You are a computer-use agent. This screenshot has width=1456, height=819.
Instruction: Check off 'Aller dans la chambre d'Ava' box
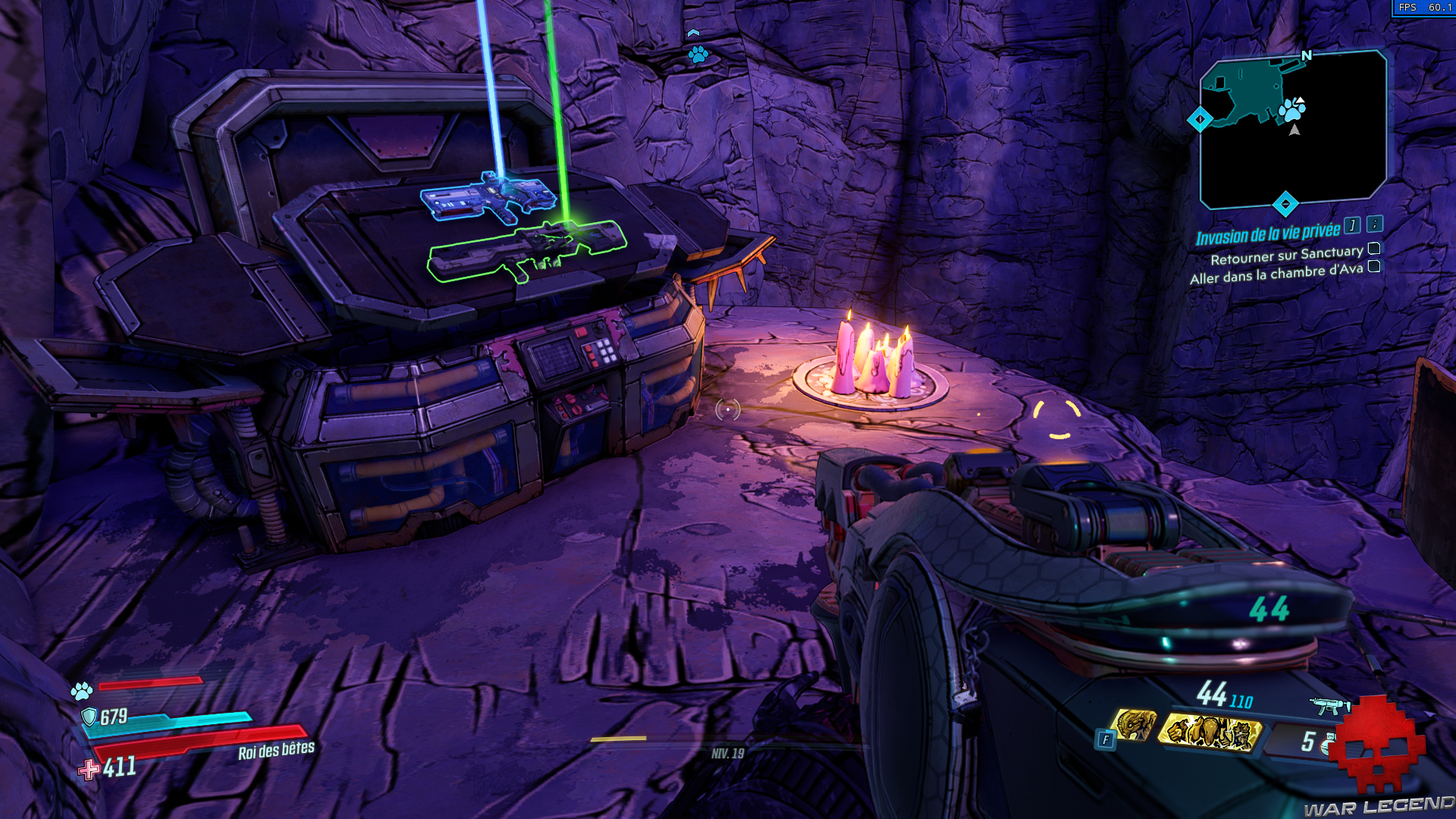(1376, 267)
